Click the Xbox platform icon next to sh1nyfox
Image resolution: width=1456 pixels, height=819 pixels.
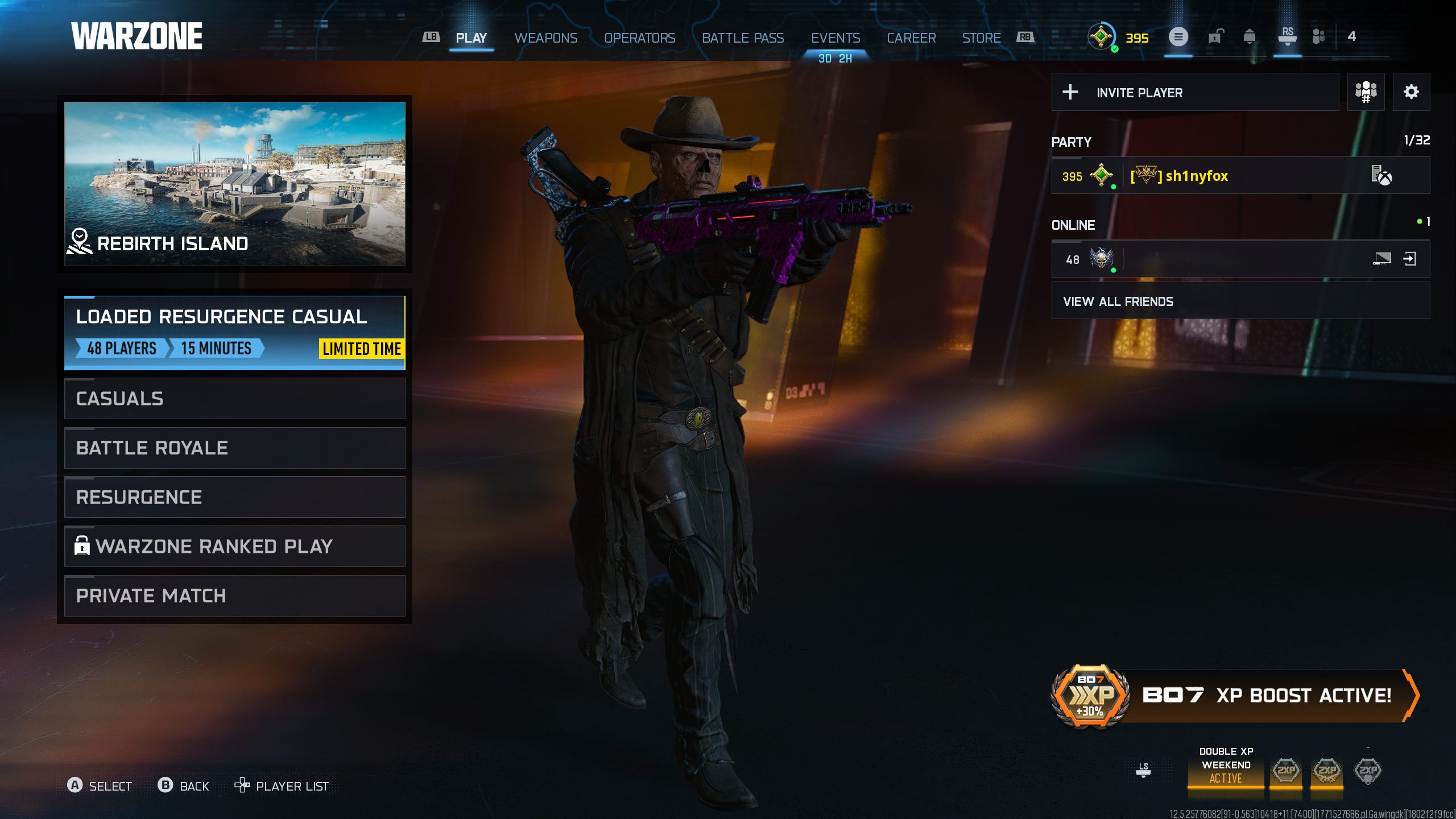1382,176
